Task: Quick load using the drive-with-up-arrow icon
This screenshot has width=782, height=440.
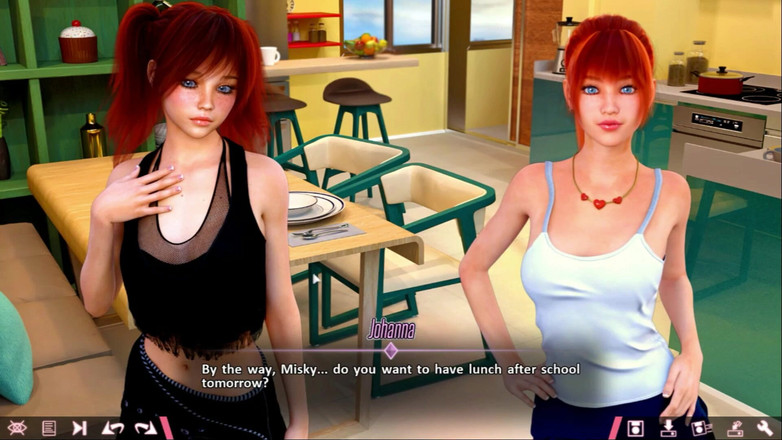Action: [x=735, y=428]
